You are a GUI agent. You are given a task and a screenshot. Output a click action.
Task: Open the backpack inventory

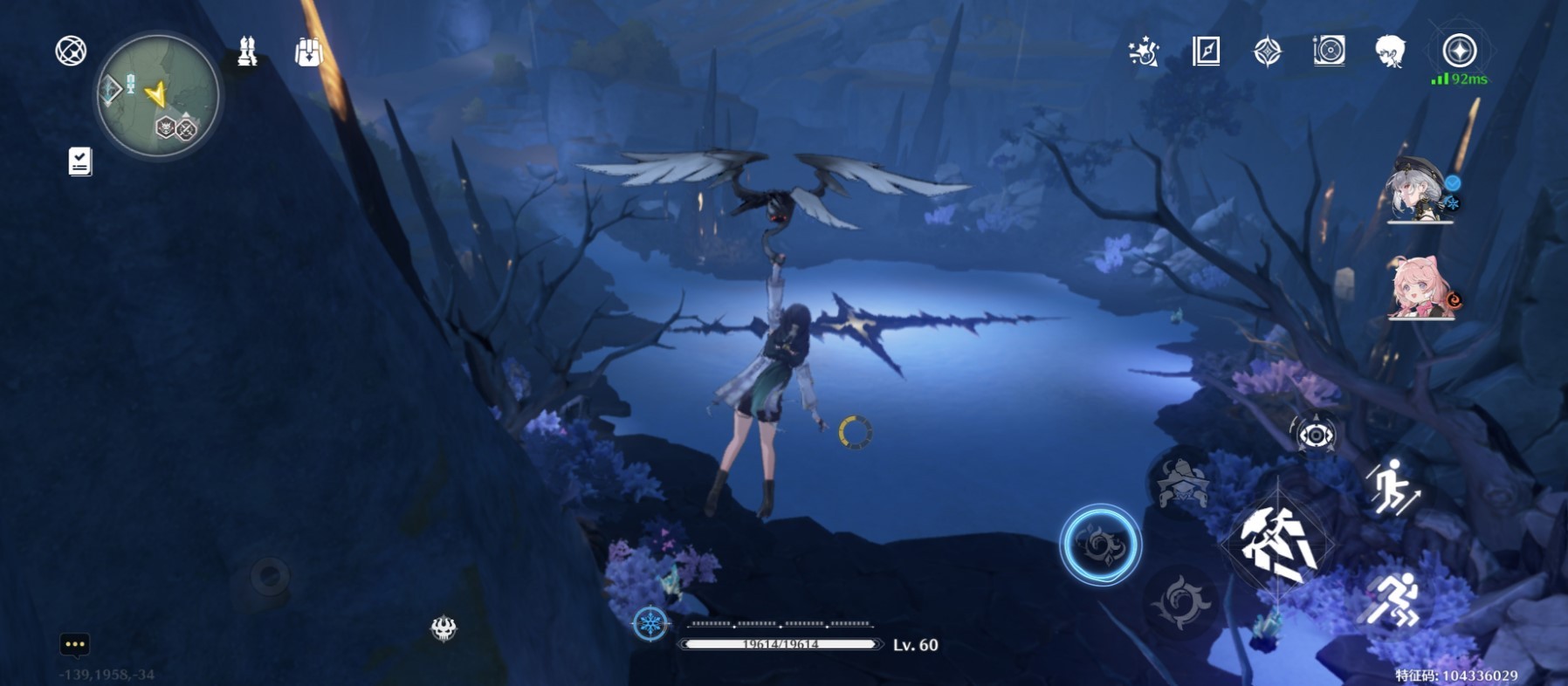[308, 52]
